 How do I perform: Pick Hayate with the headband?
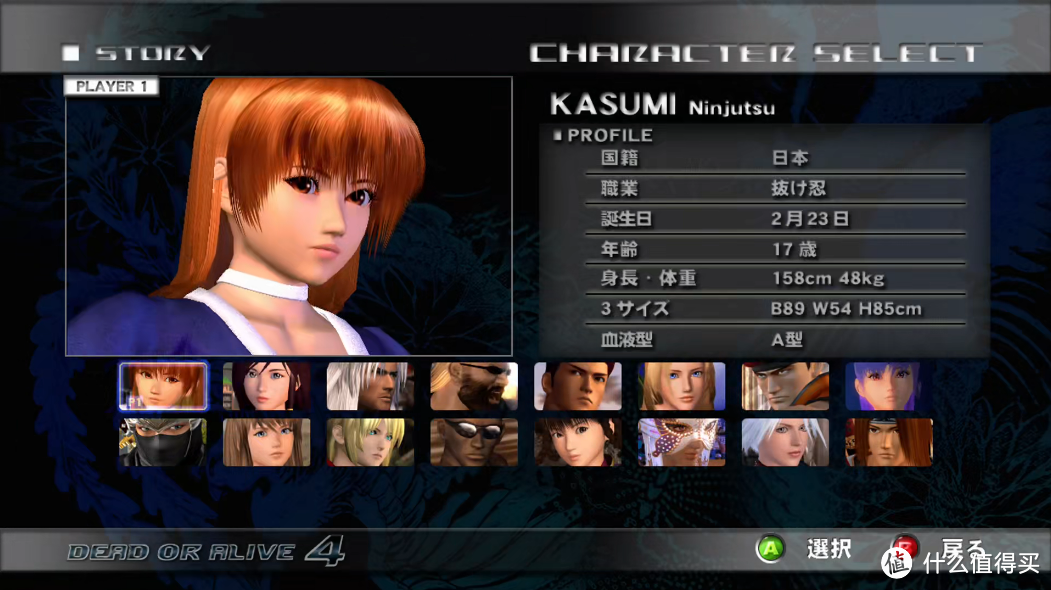click(x=889, y=442)
